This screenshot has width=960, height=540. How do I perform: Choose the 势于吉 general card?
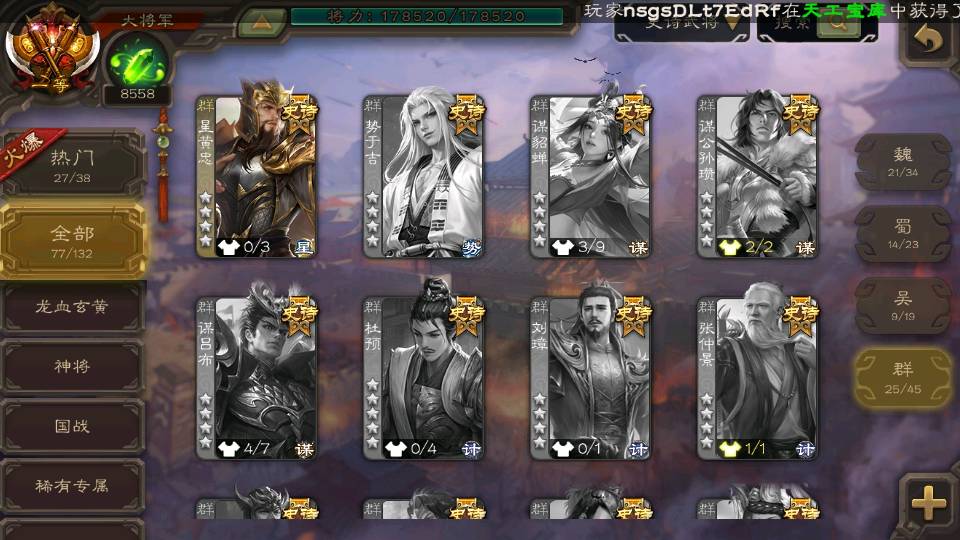424,177
